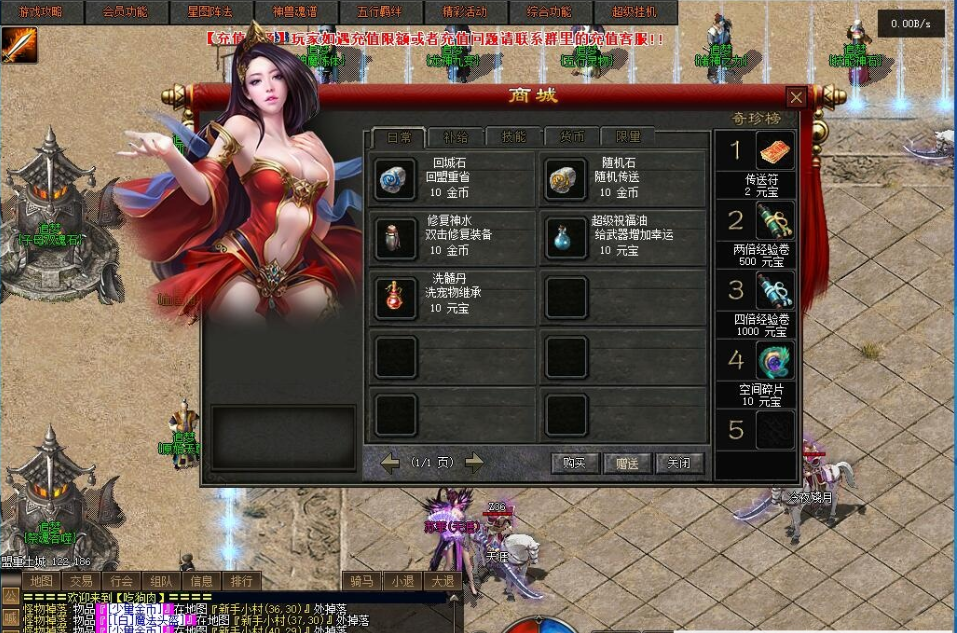This screenshot has width=957, height=633.
Task: Click the 购买 buy button
Action: 575,463
